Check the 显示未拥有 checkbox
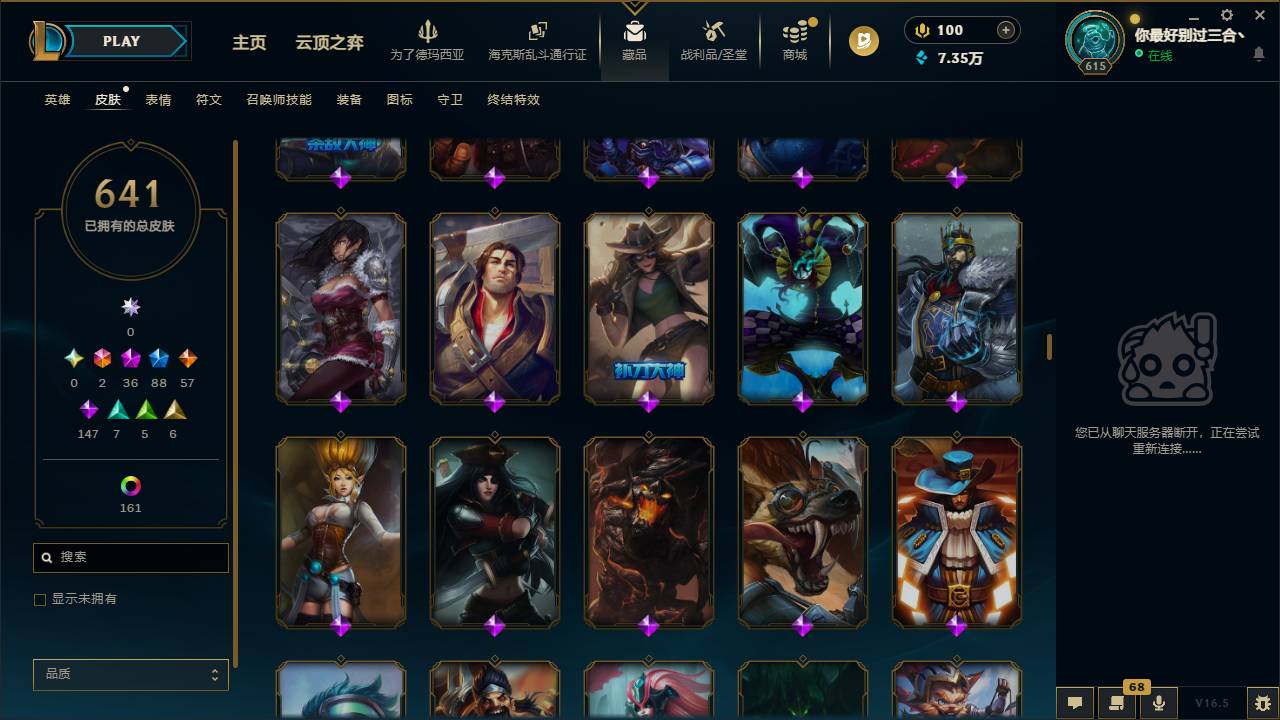Screen dimensions: 1280x720 tap(39, 599)
